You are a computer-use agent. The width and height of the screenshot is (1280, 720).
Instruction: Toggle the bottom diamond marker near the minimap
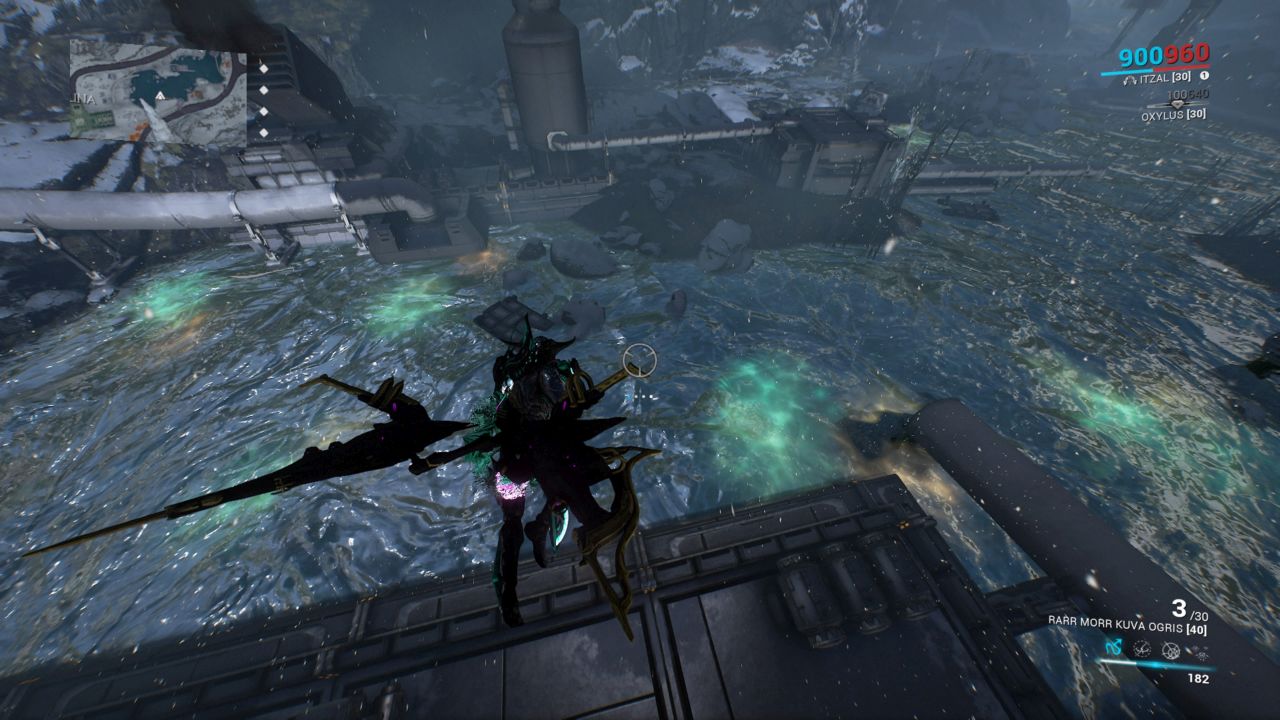[x=264, y=132]
